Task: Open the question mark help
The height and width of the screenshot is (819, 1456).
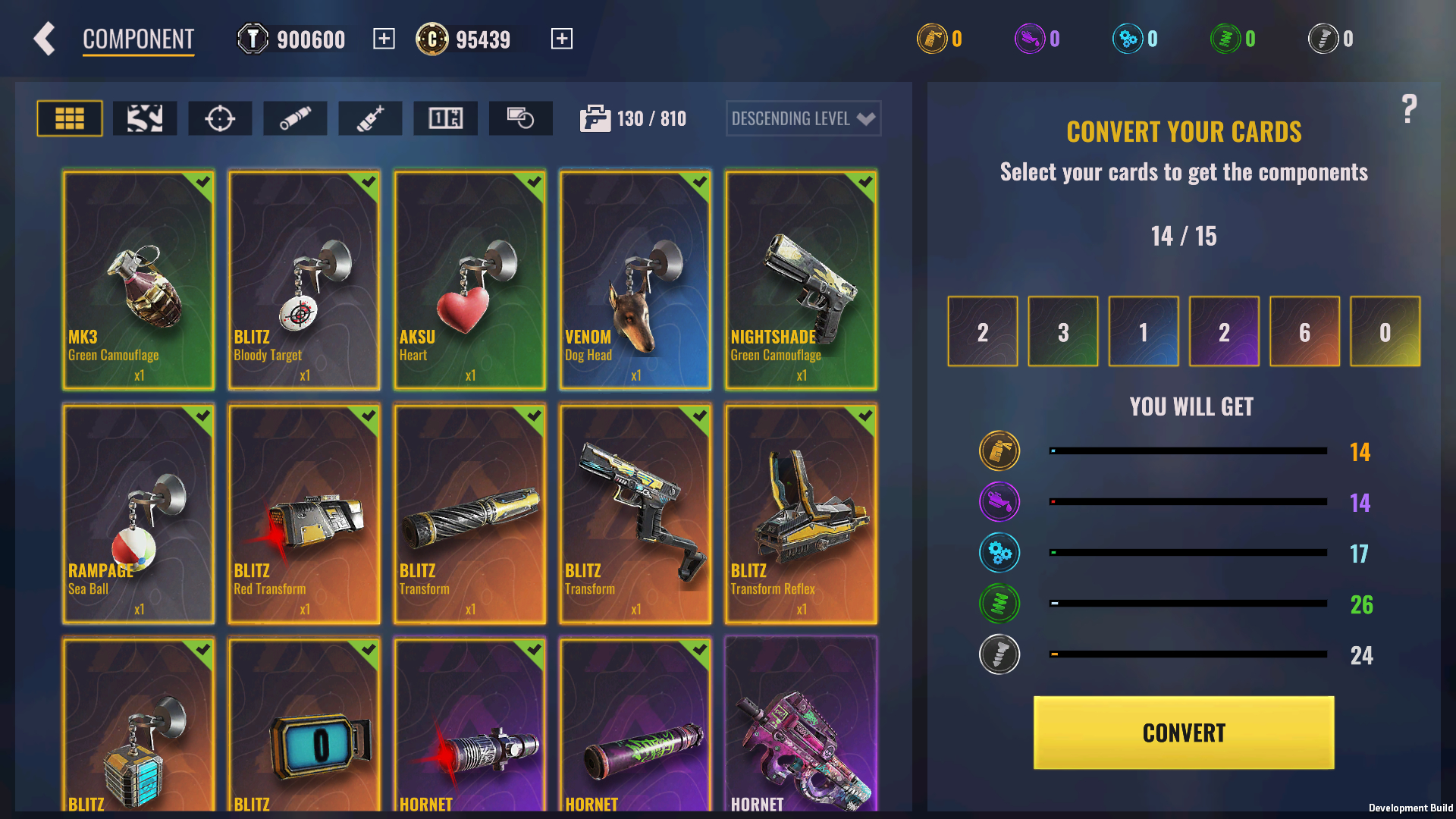Action: pos(1409,110)
